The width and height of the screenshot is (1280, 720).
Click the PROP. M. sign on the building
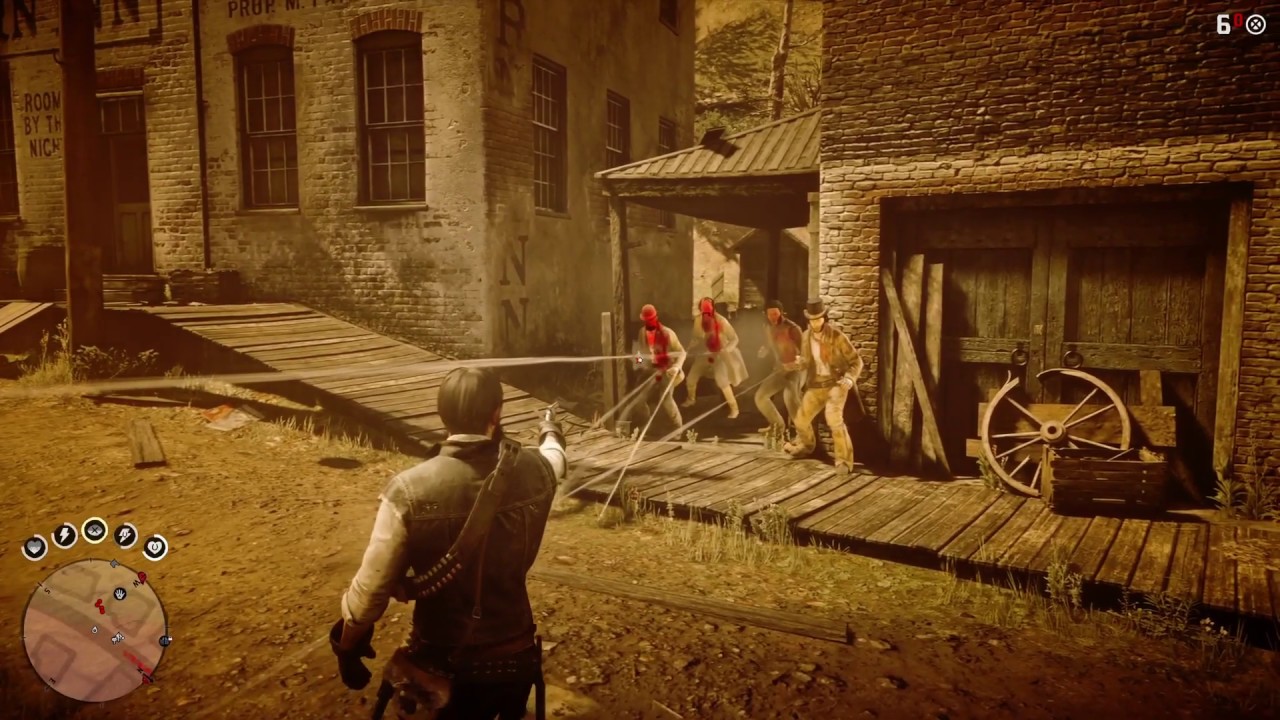(255, 8)
